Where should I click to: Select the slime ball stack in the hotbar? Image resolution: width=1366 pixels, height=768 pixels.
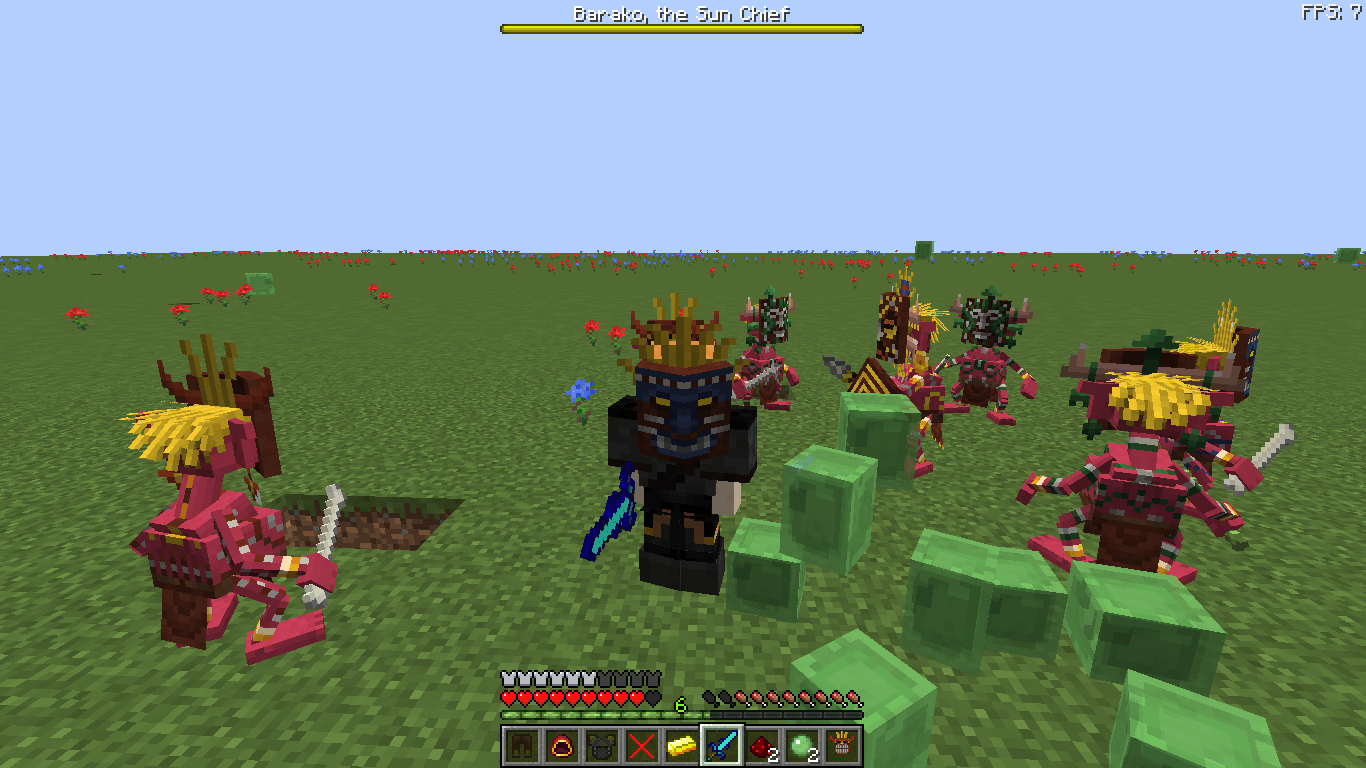[803, 747]
